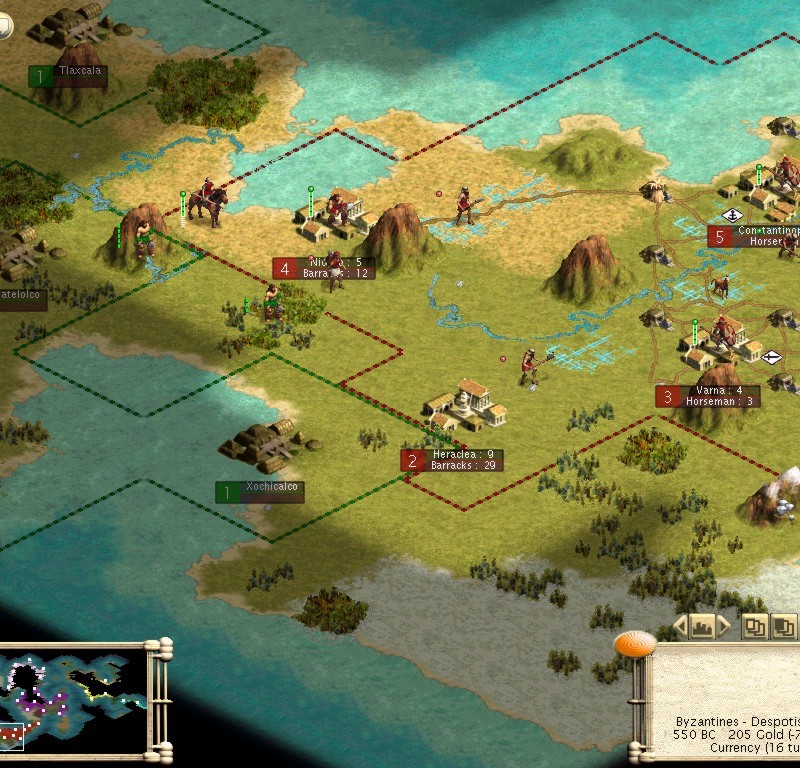Image resolution: width=800 pixels, height=768 pixels.
Task: Click the outlined overlapping squares button
Action: (754, 627)
